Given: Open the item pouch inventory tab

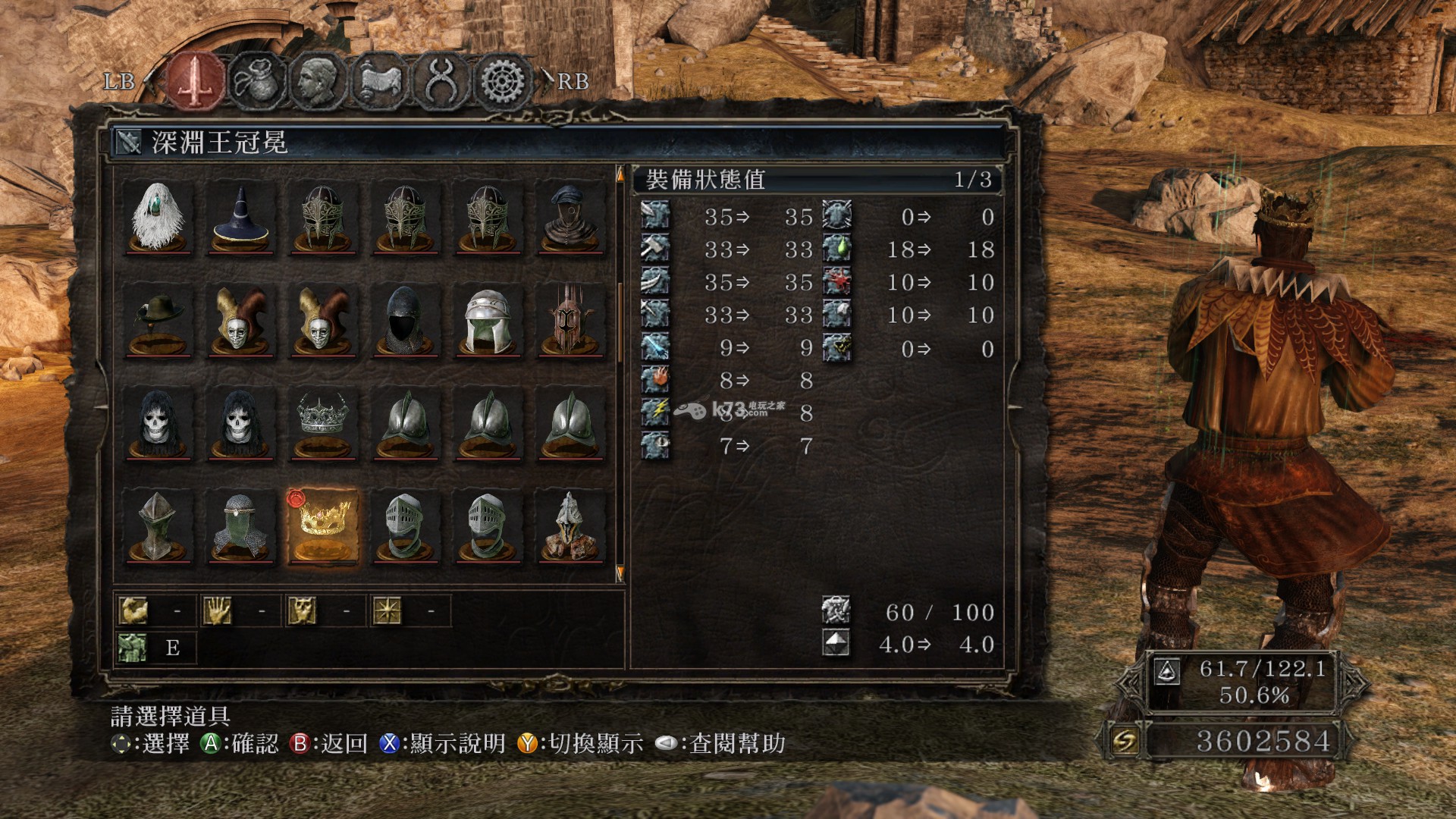Looking at the screenshot, I should [x=258, y=80].
